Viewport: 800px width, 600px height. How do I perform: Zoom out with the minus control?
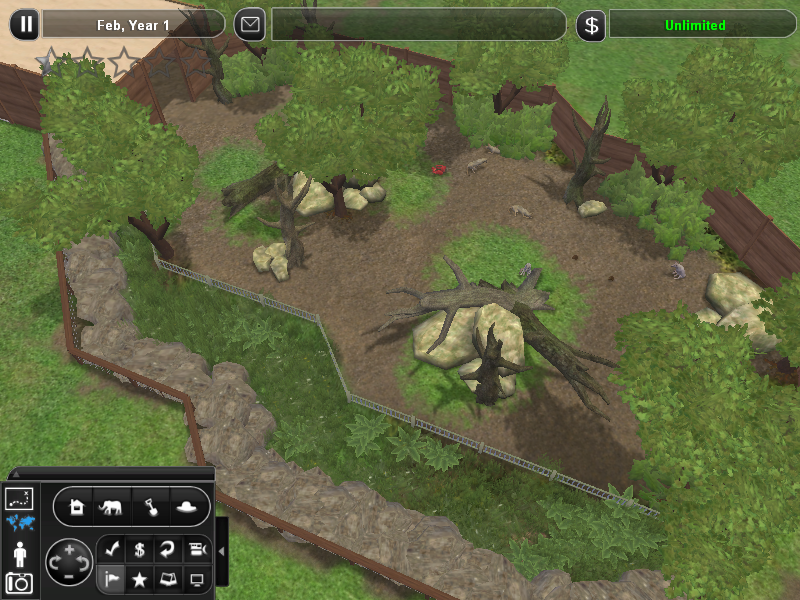click(x=68, y=577)
